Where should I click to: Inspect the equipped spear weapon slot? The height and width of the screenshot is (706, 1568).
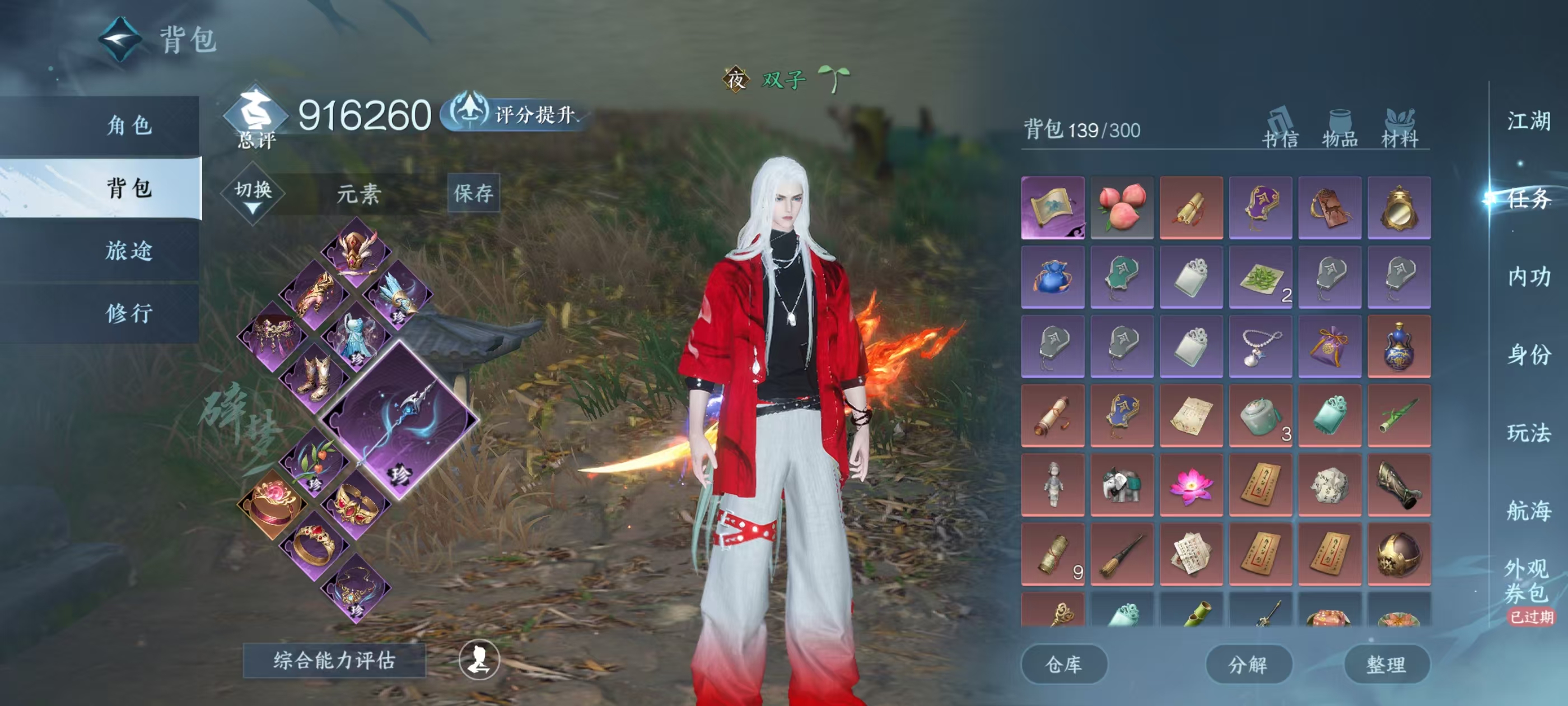(400, 420)
